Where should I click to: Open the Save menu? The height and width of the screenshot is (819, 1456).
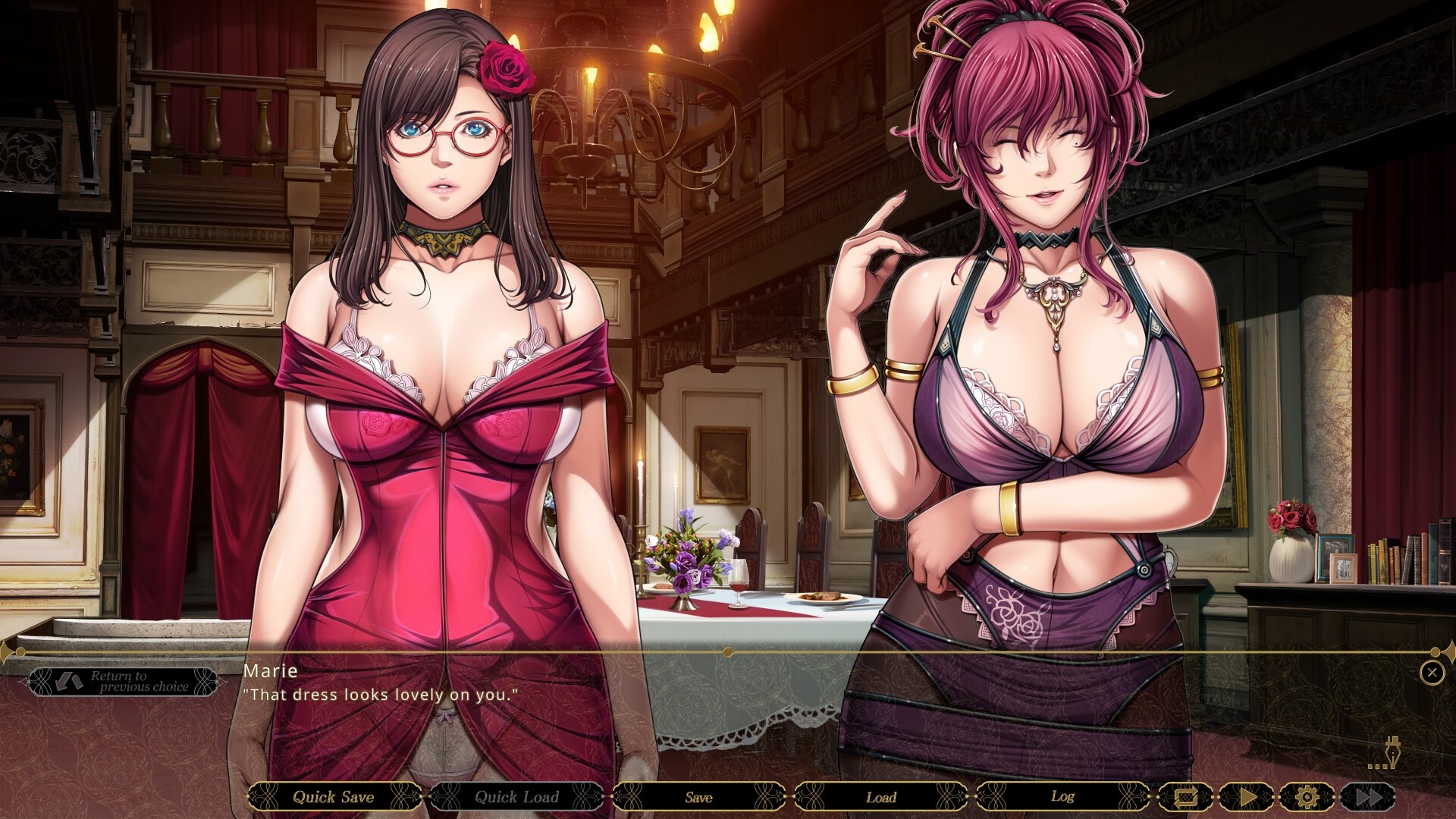(698, 797)
